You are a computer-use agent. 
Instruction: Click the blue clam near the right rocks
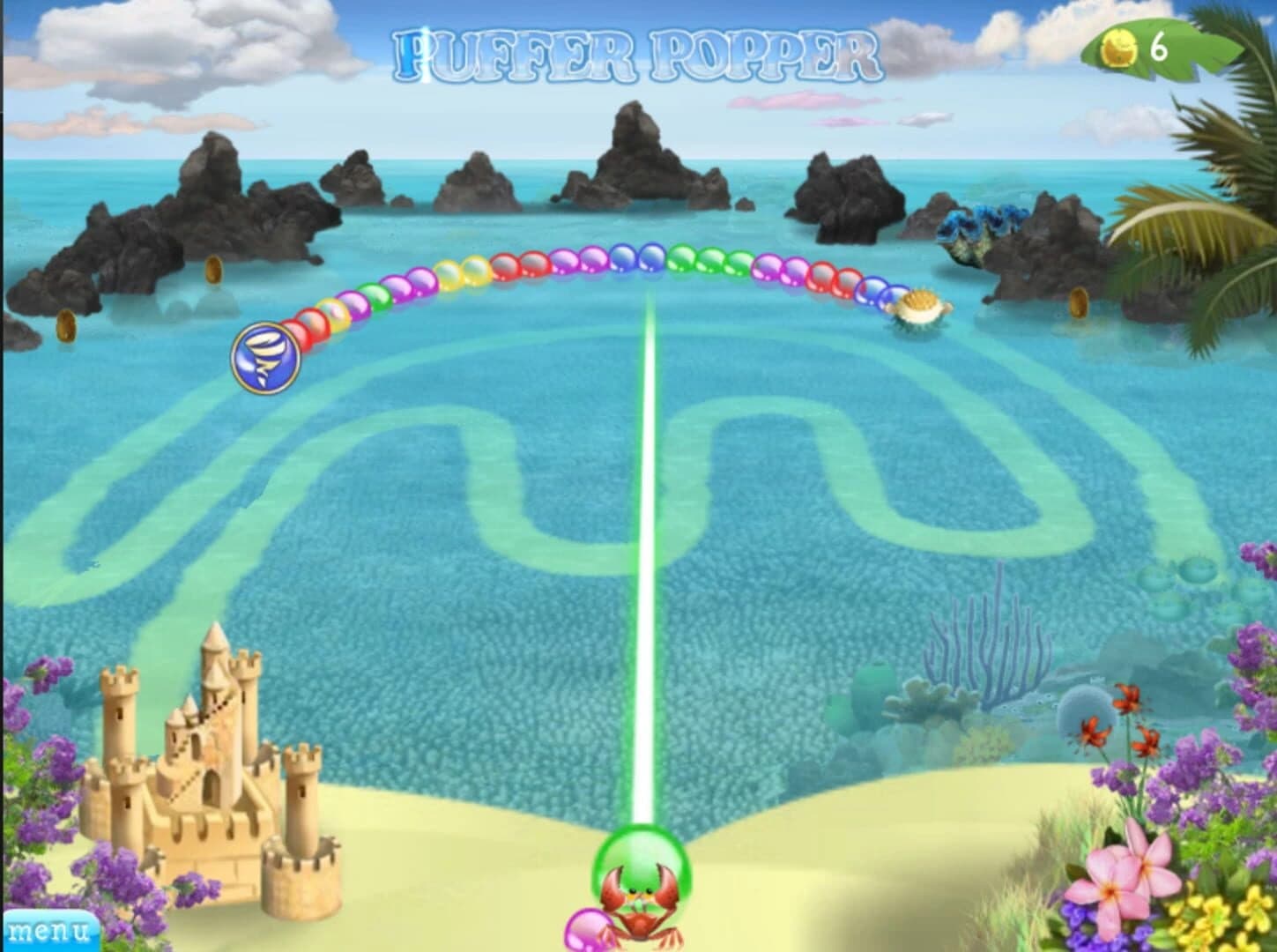coord(978,220)
